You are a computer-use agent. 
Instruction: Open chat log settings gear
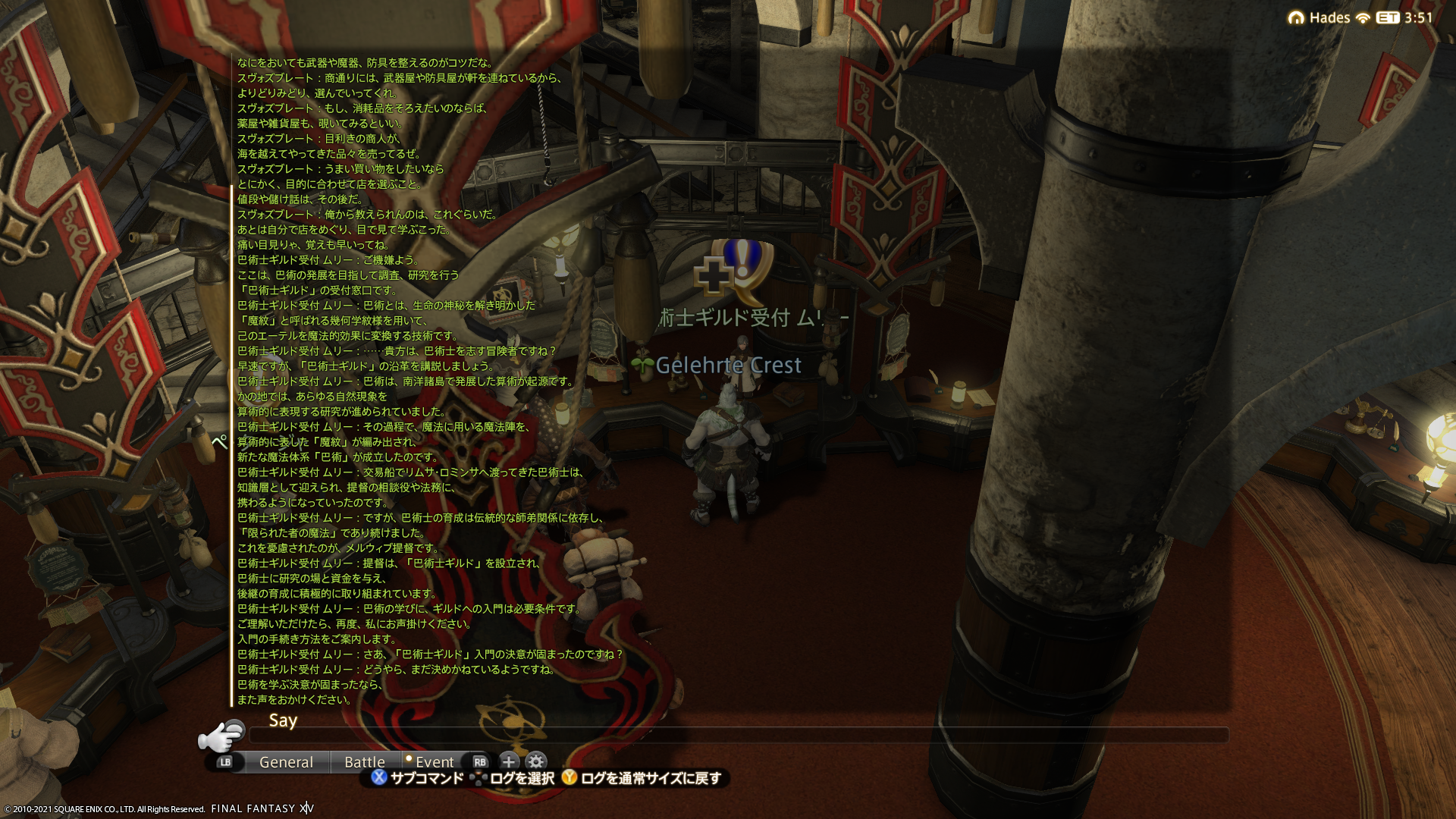[536, 762]
